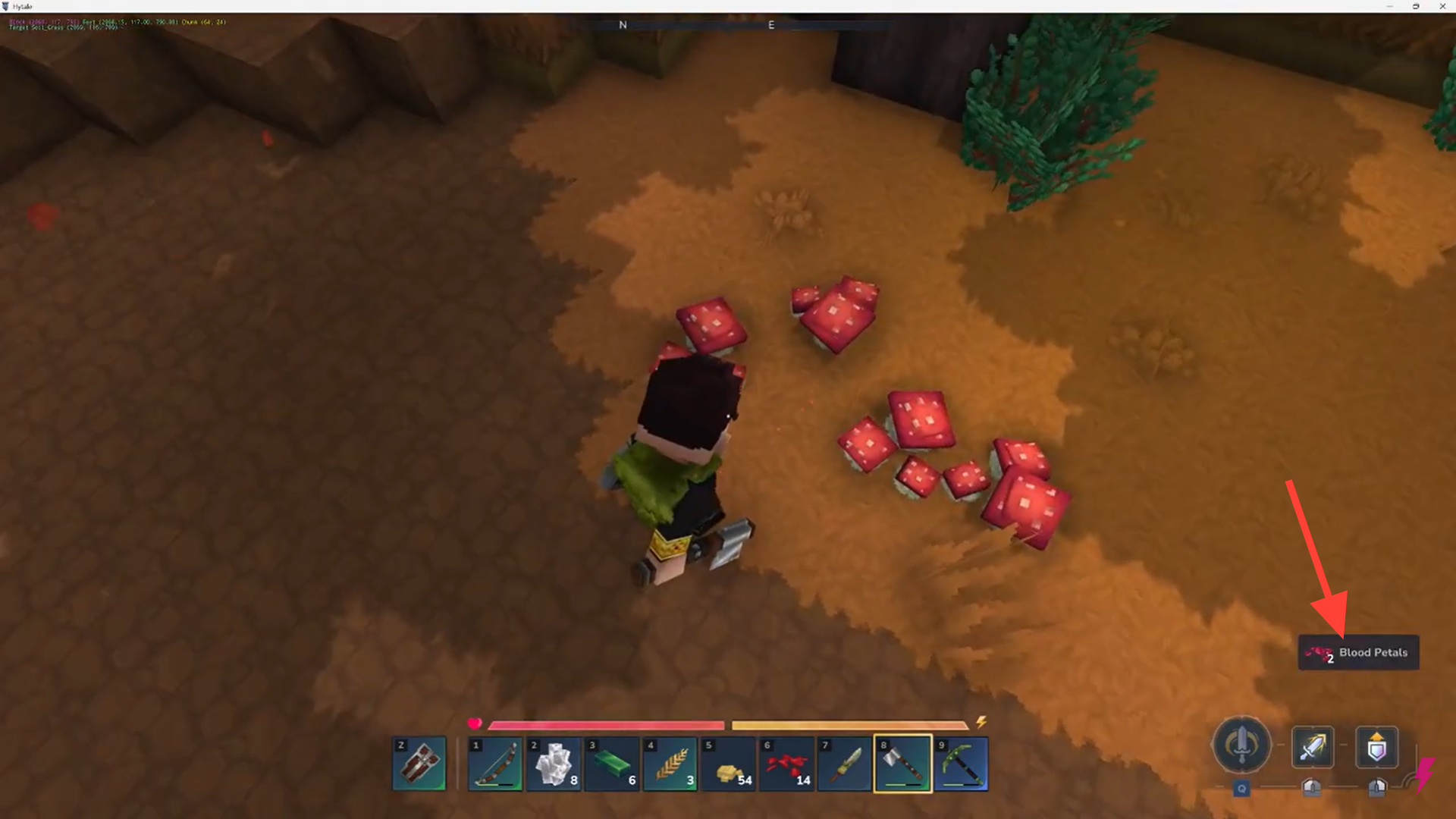Viewport: 1456px width, 819px height.
Task: Click the shield guard ability icon
Action: [x=1376, y=746]
